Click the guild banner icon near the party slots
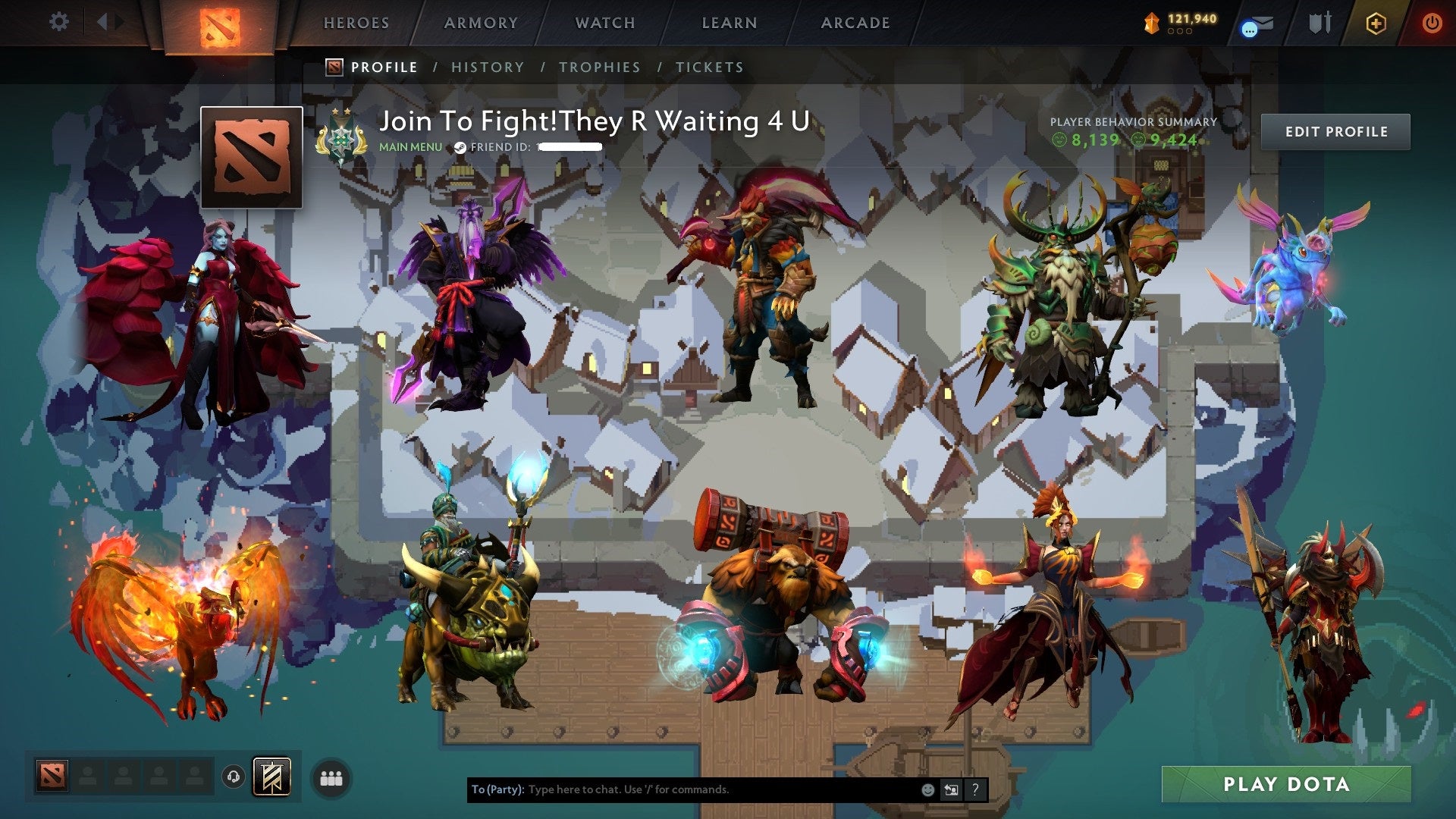 271,776
